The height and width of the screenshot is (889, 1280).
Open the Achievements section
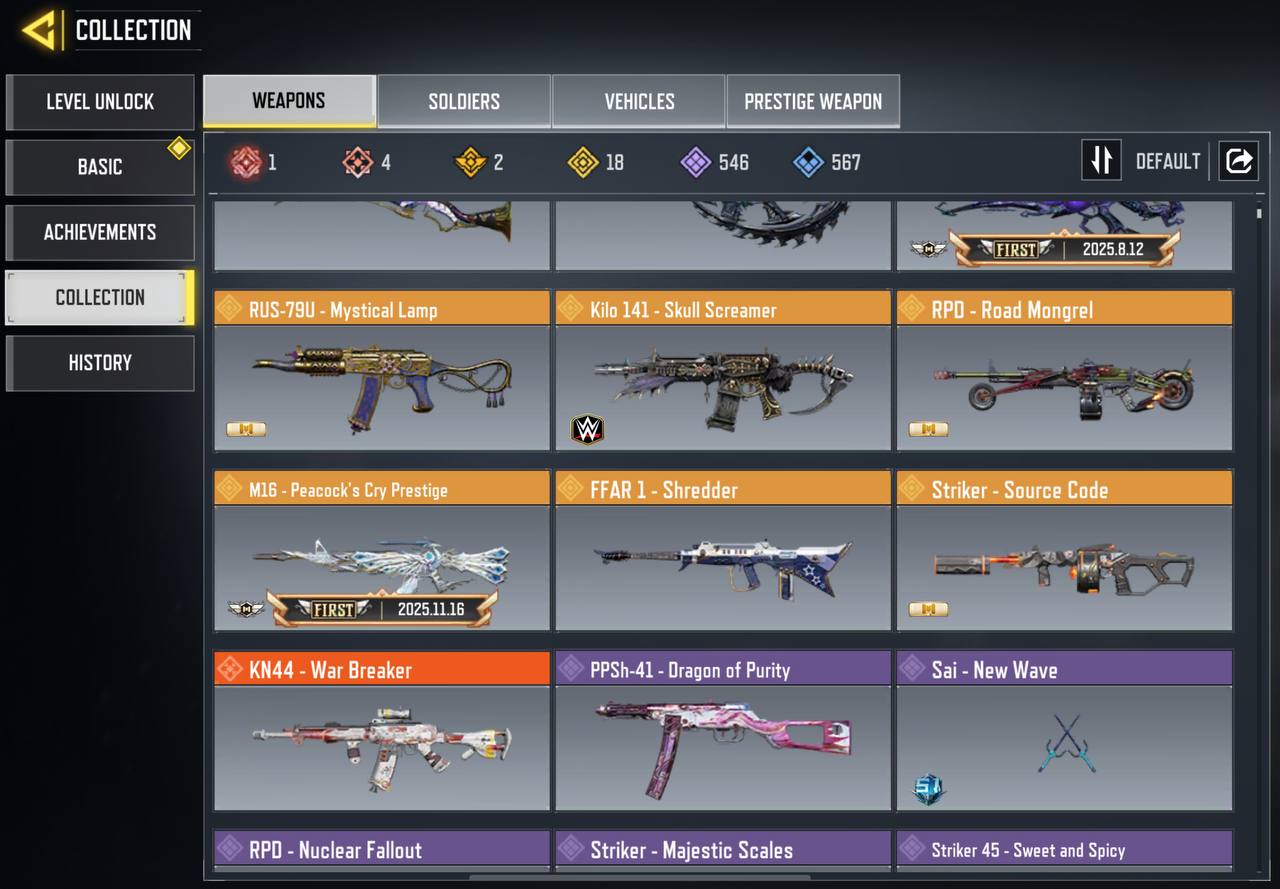(x=100, y=232)
